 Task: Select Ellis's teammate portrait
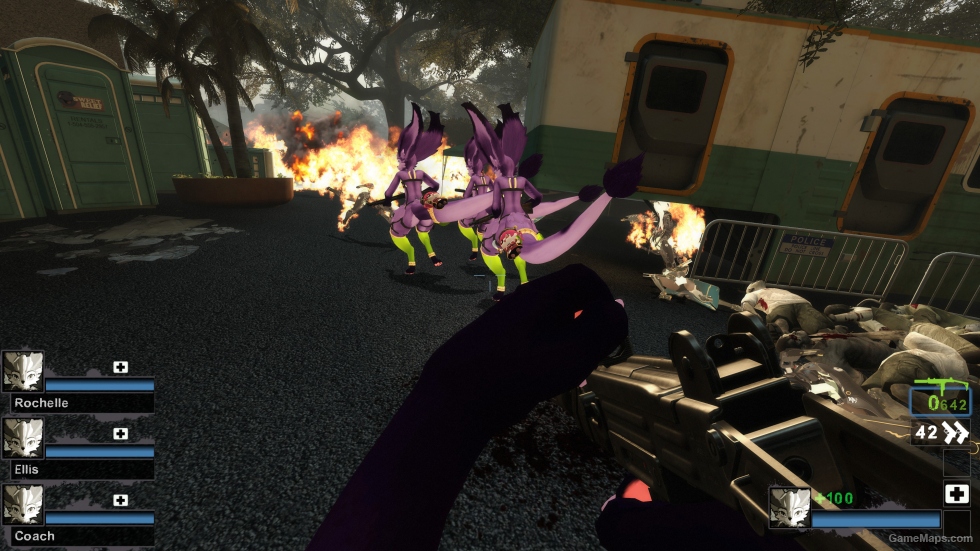[x=22, y=437]
